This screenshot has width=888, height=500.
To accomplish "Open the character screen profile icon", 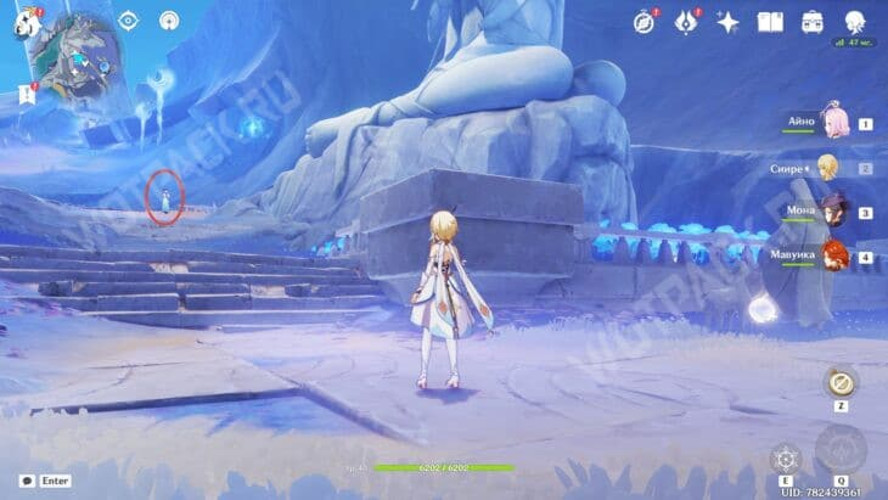I will 854,22.
